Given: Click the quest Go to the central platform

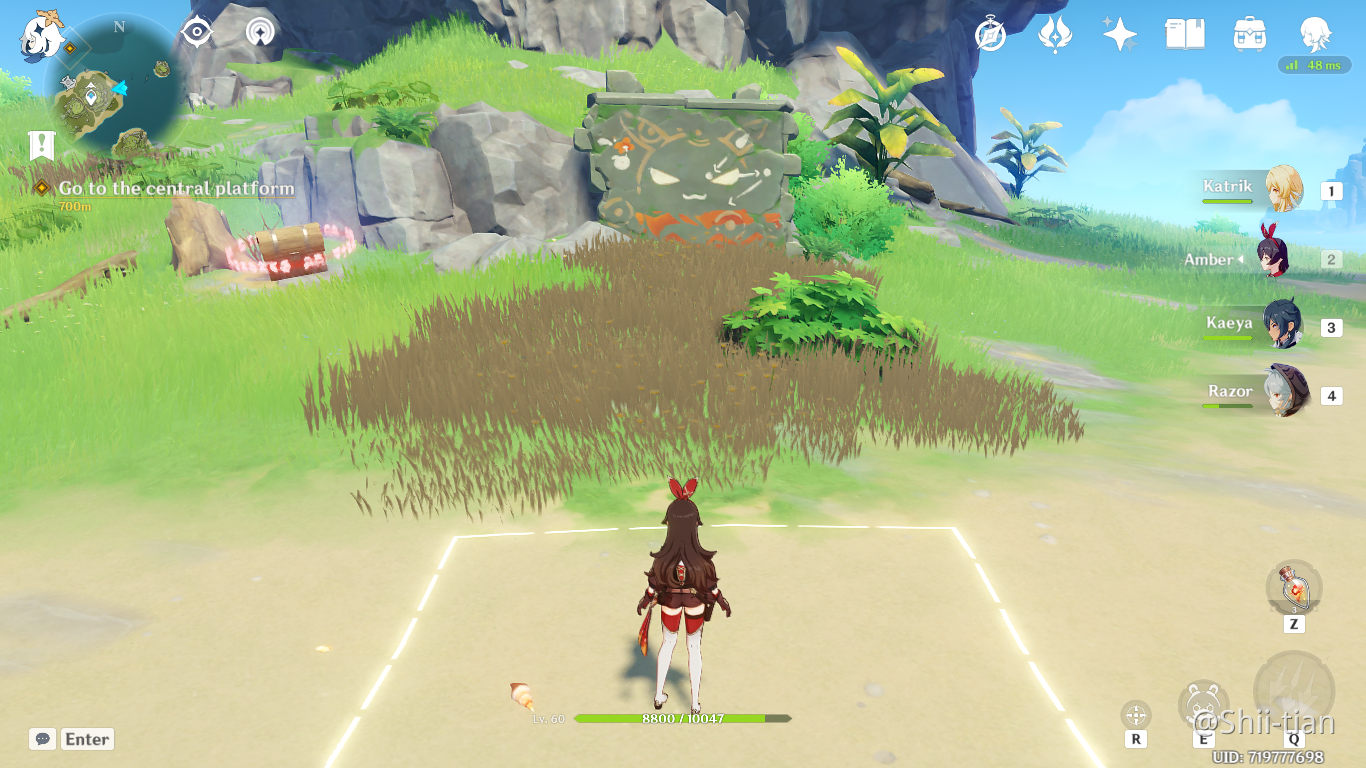Looking at the screenshot, I should (x=174, y=188).
